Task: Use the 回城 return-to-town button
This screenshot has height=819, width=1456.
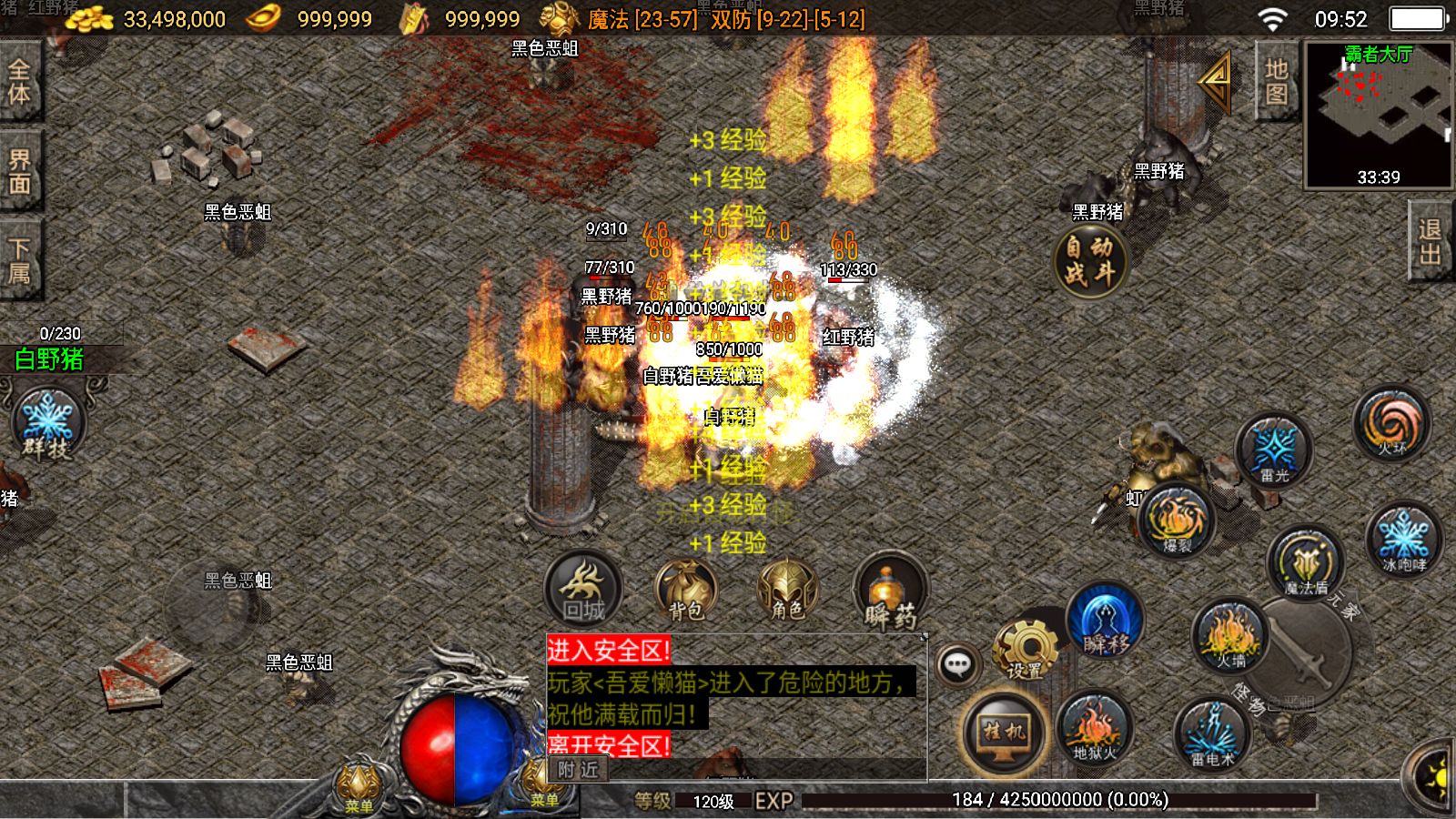Action: [583, 589]
